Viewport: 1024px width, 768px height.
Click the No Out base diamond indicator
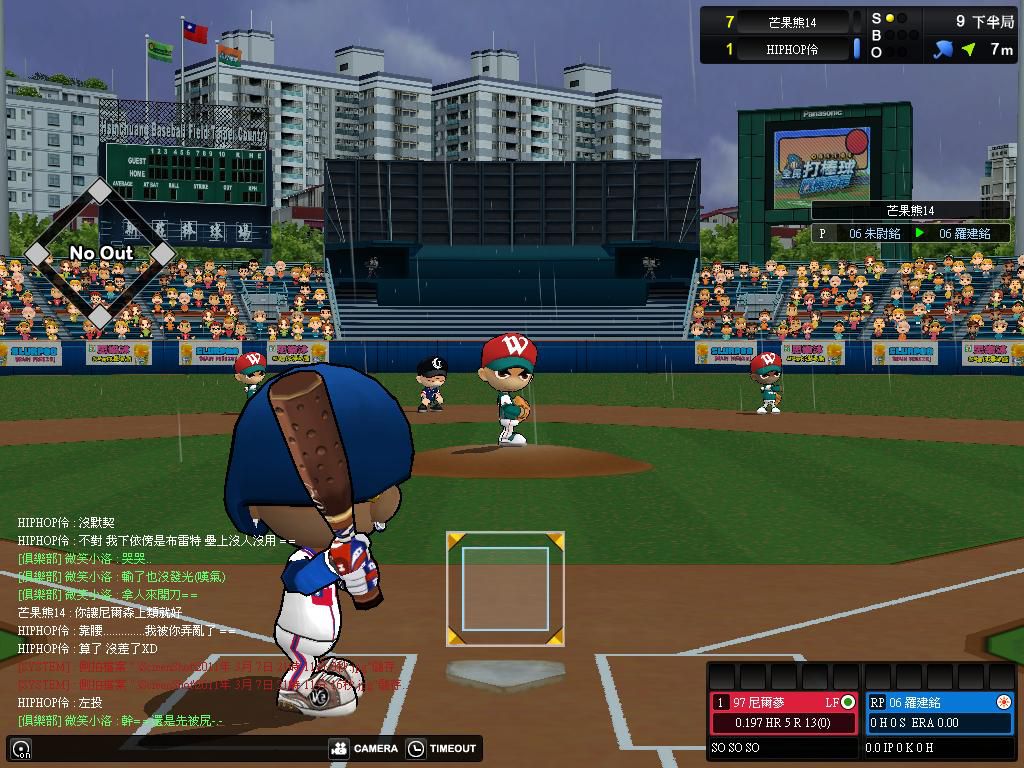100,253
